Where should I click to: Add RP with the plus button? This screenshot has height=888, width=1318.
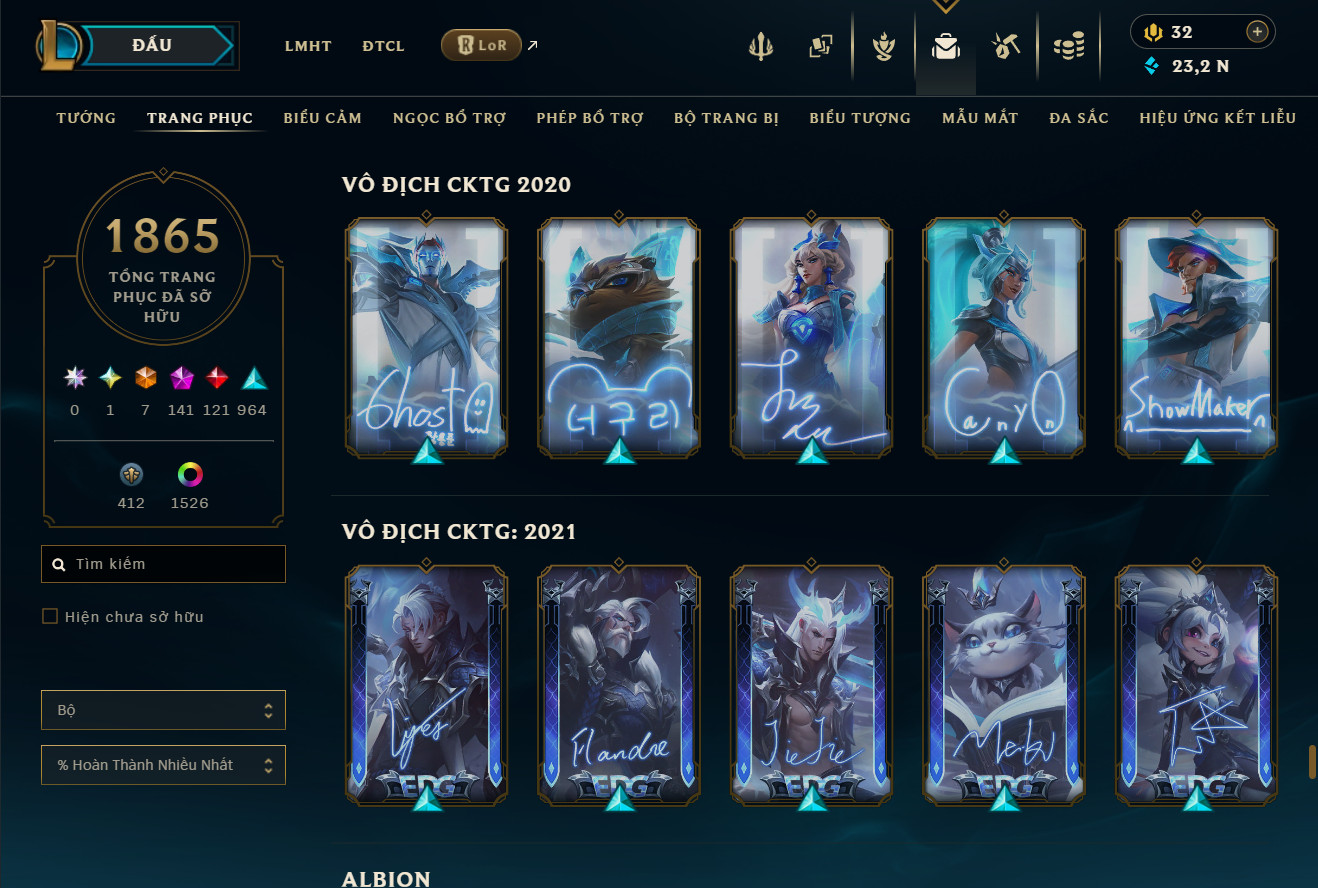tap(1257, 32)
